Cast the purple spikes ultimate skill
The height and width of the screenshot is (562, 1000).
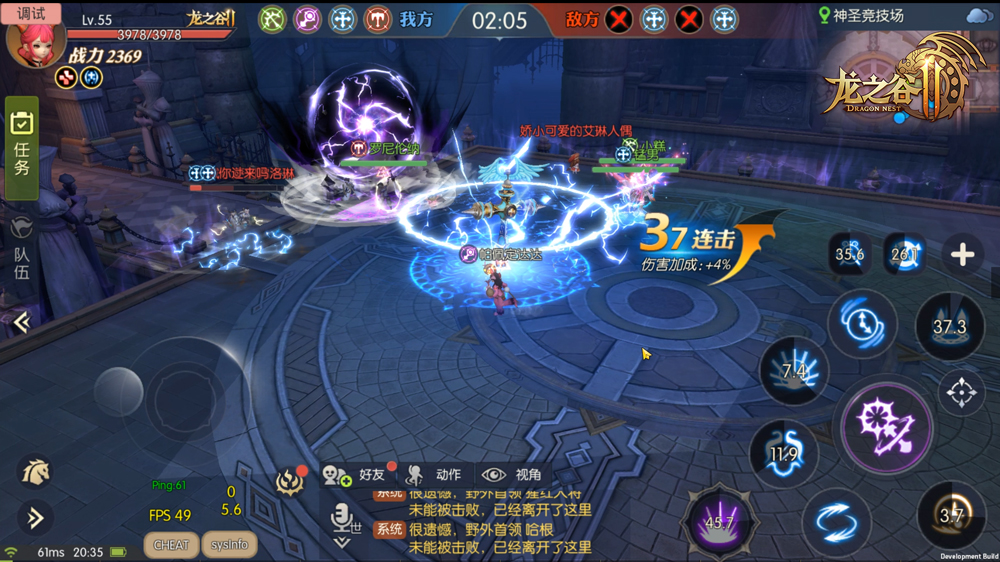point(719,521)
